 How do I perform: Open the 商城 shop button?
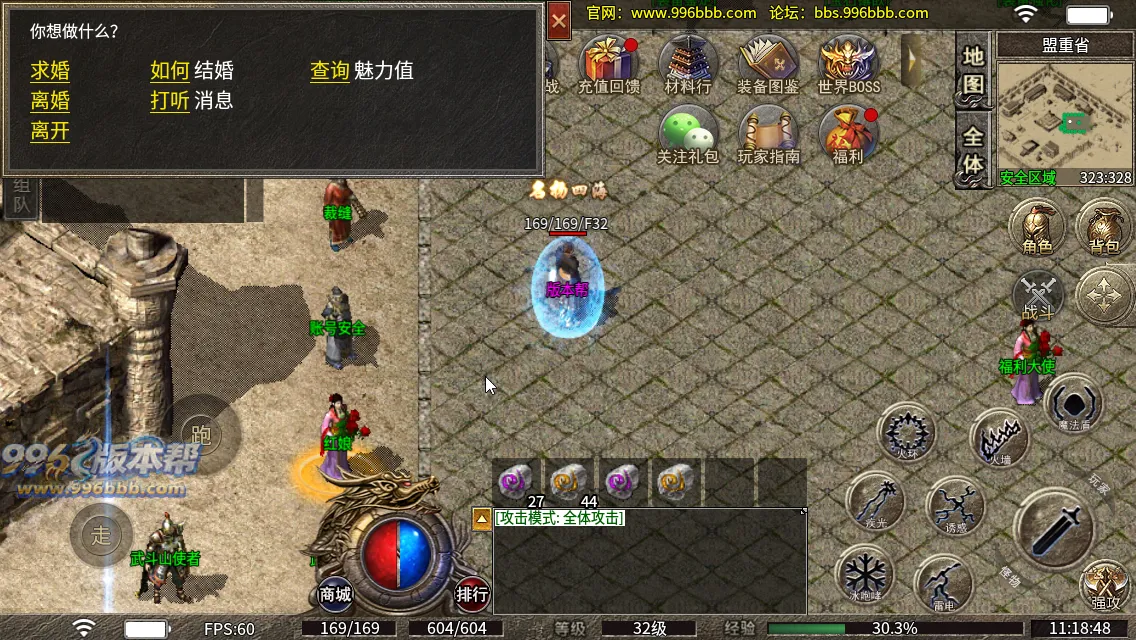[x=336, y=594]
